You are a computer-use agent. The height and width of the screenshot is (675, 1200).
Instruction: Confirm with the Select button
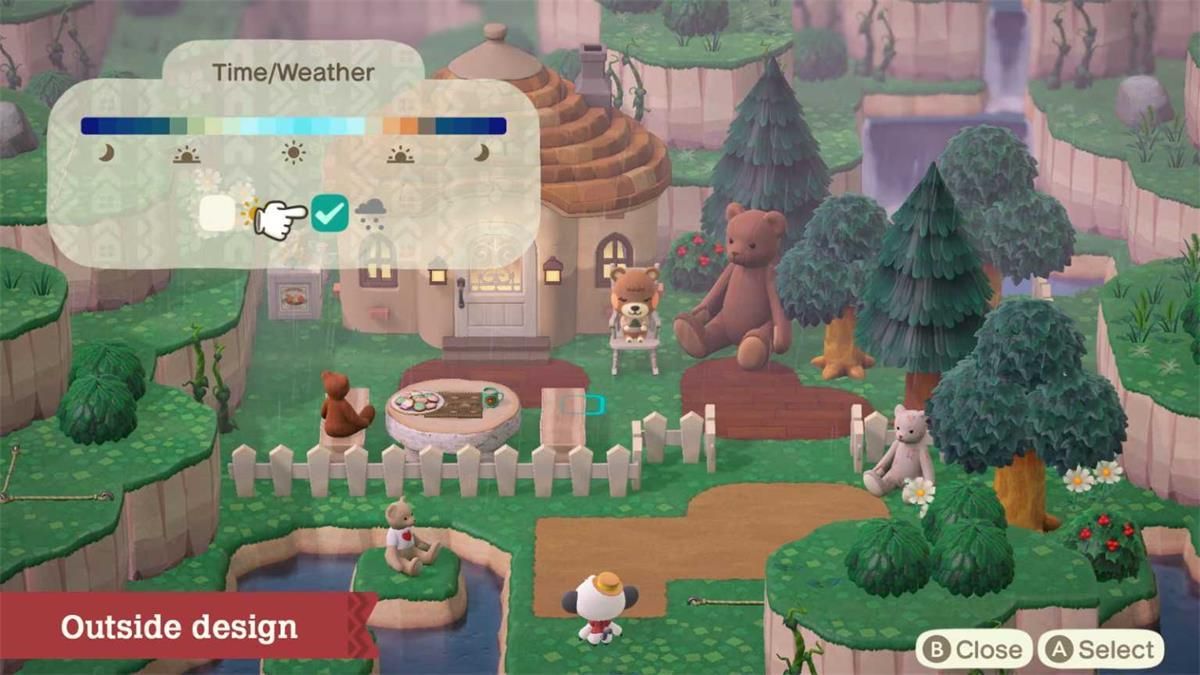(1100, 650)
